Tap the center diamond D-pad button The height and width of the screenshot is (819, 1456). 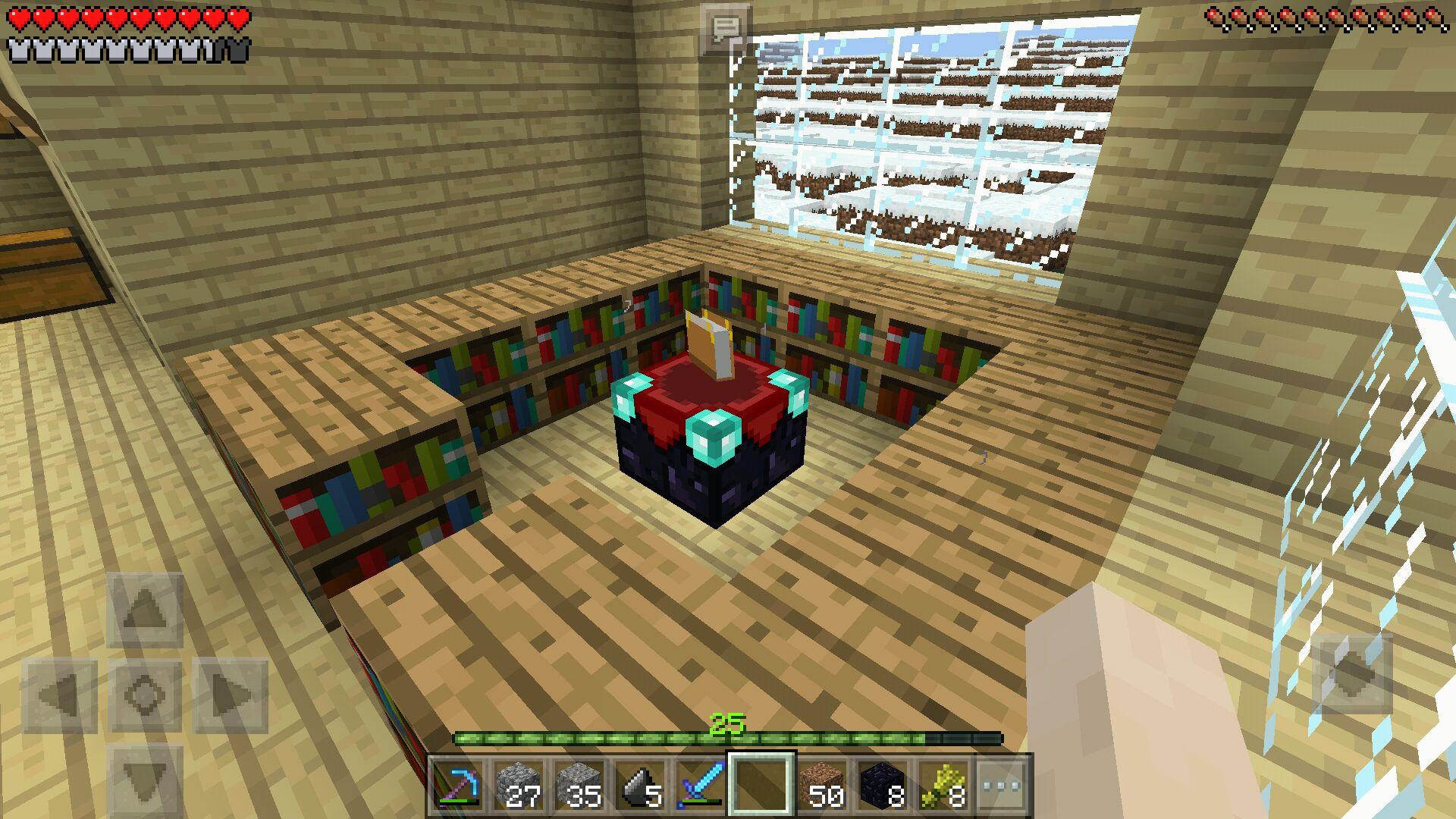coord(145,695)
